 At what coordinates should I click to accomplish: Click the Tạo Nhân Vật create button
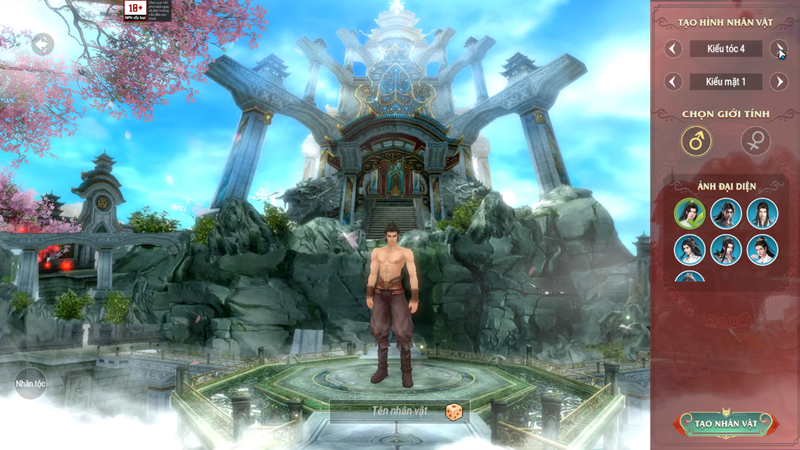(725, 424)
